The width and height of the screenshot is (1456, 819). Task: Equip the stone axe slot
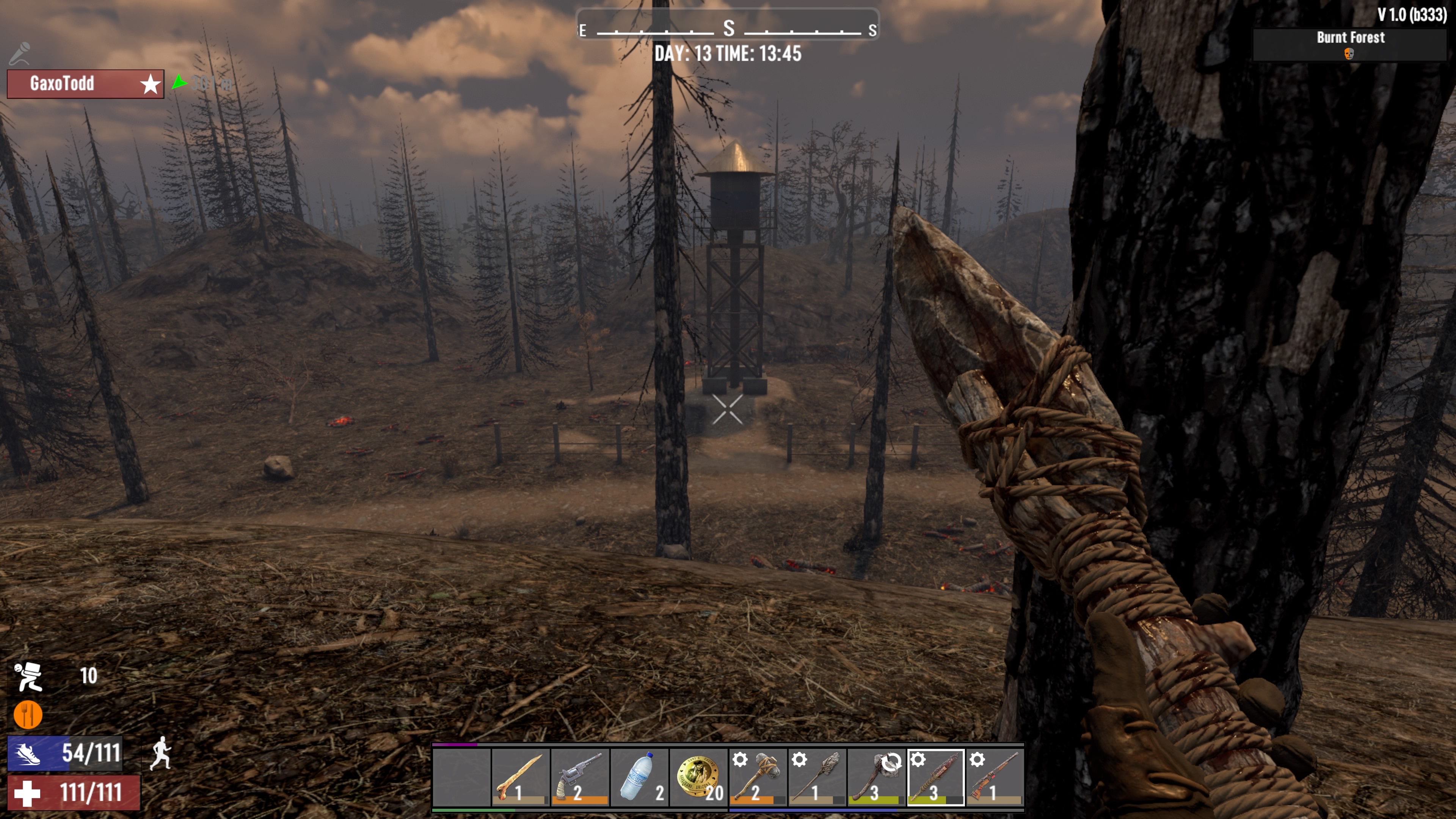[877, 777]
